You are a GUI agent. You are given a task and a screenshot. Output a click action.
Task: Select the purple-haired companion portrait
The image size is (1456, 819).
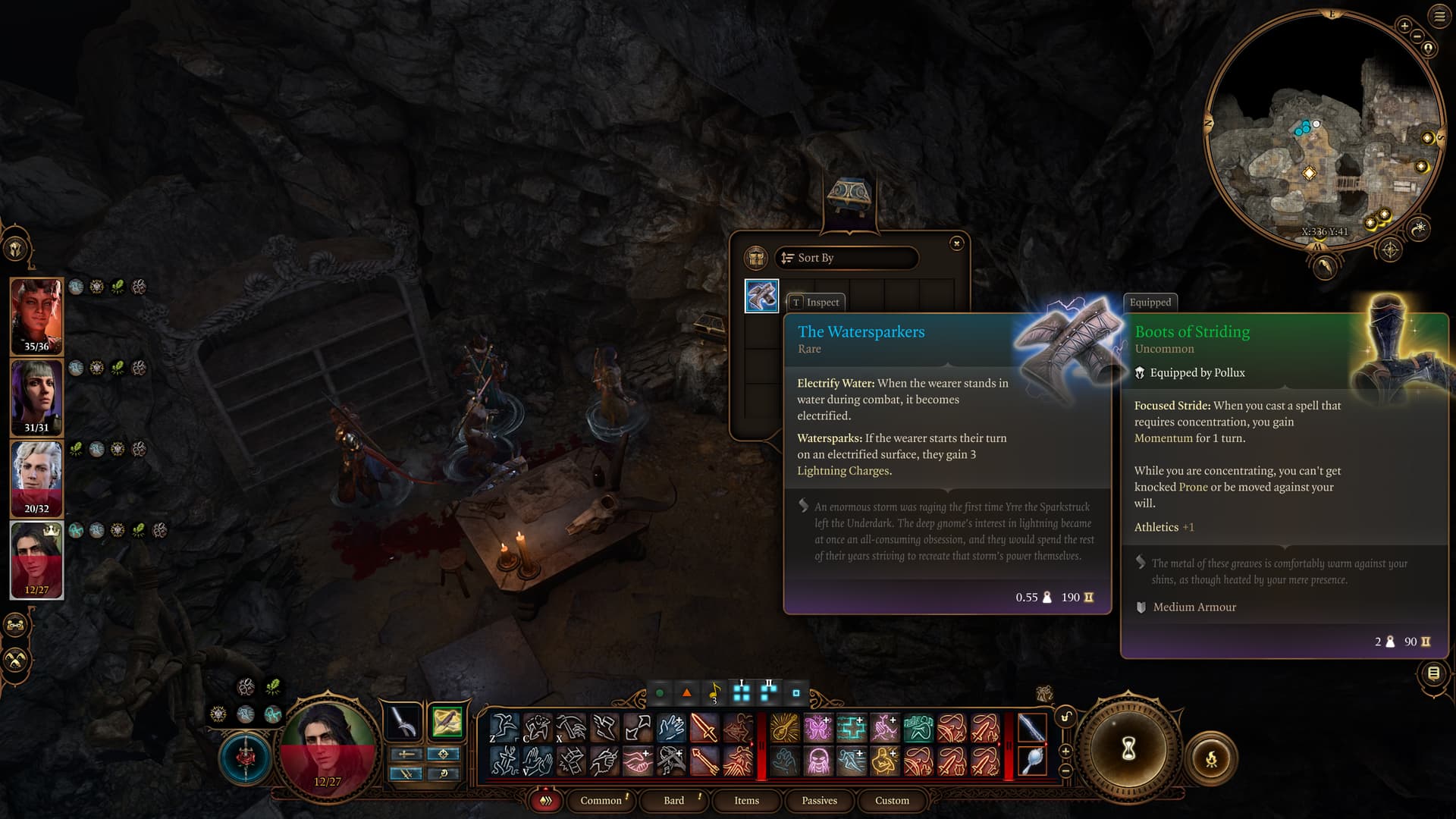pyautogui.click(x=36, y=397)
